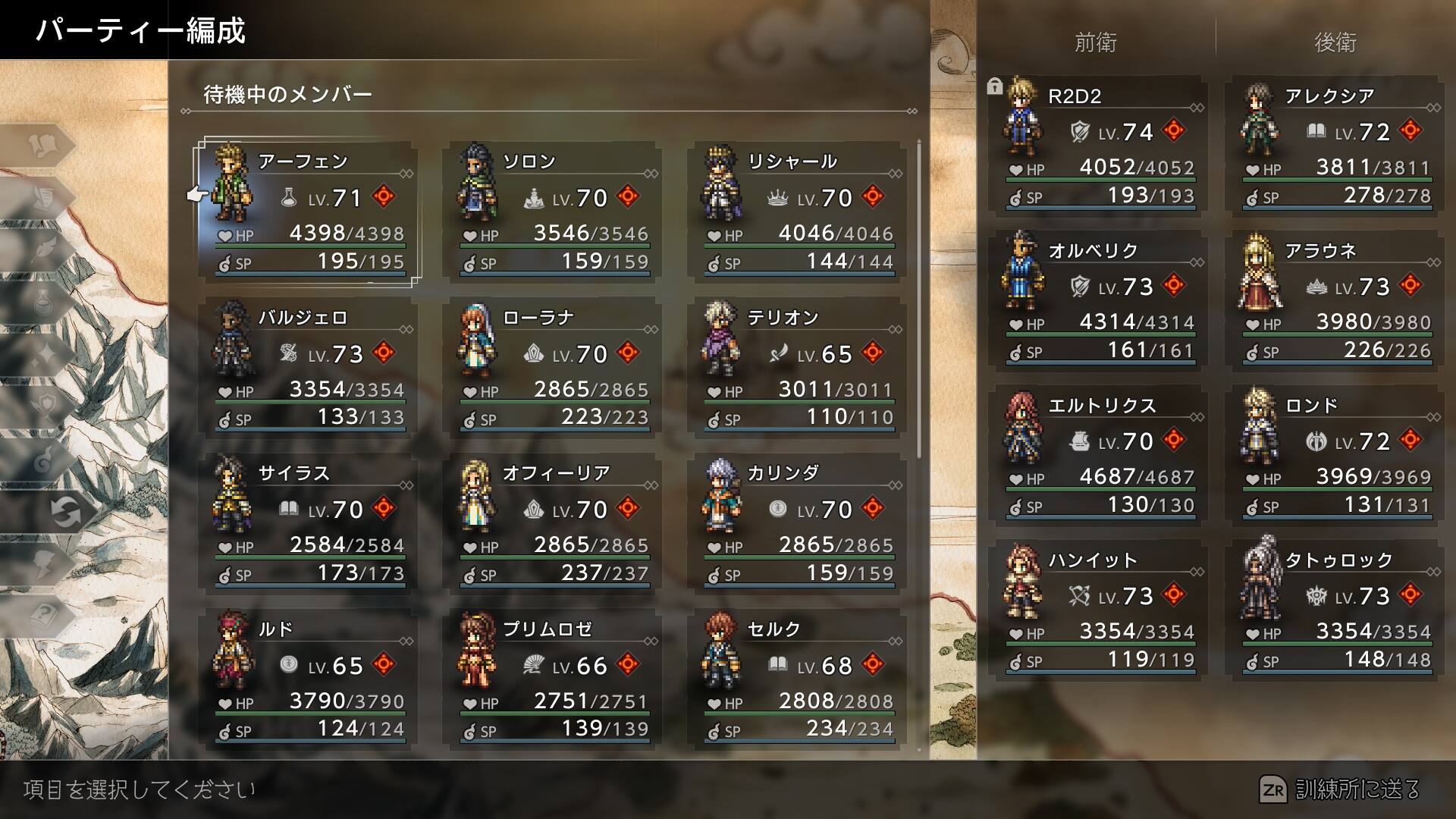Select バルジェロ party card
Viewport: 1456px width, 819px height.
tap(307, 369)
